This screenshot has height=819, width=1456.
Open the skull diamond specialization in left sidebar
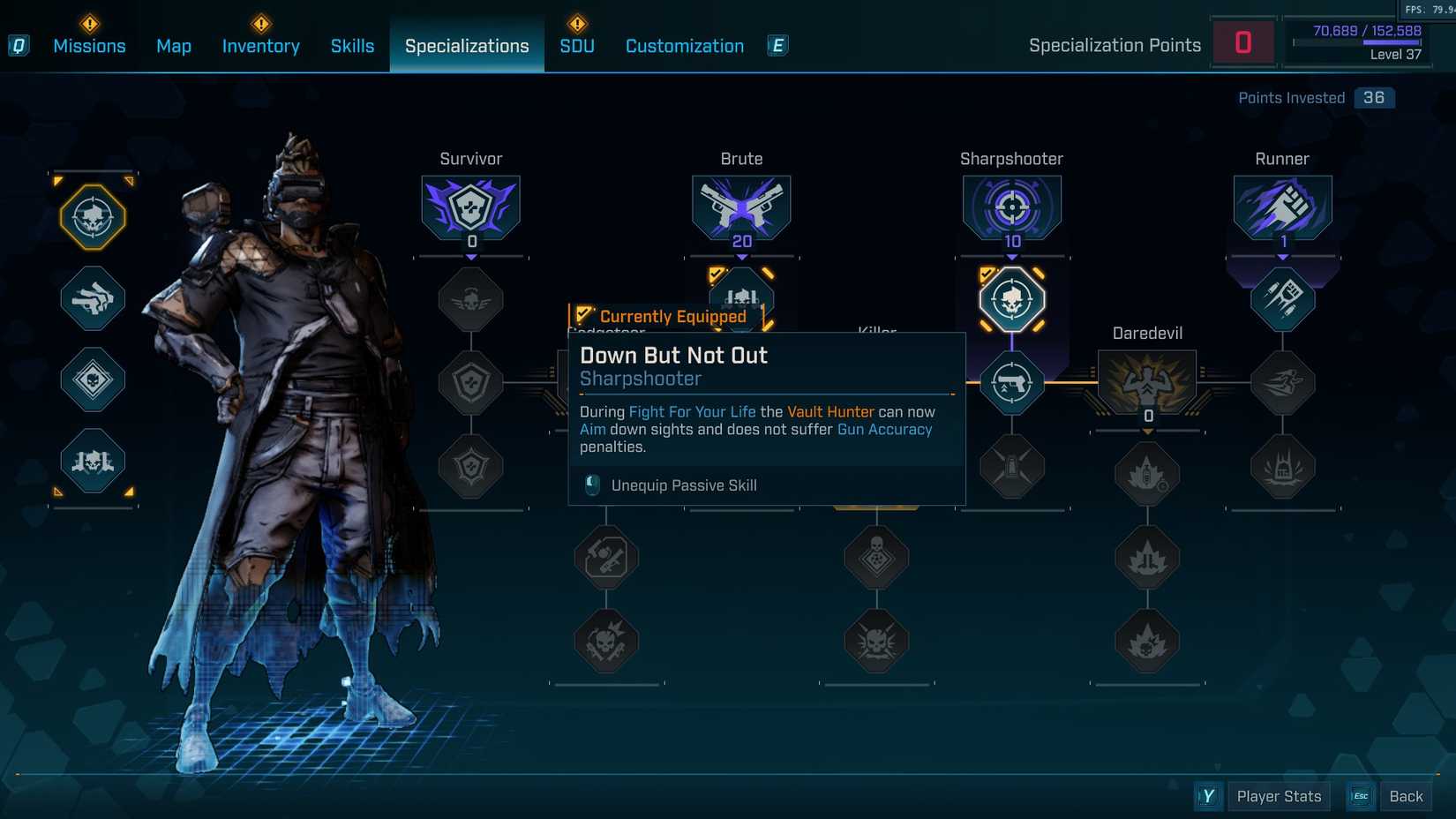92,381
